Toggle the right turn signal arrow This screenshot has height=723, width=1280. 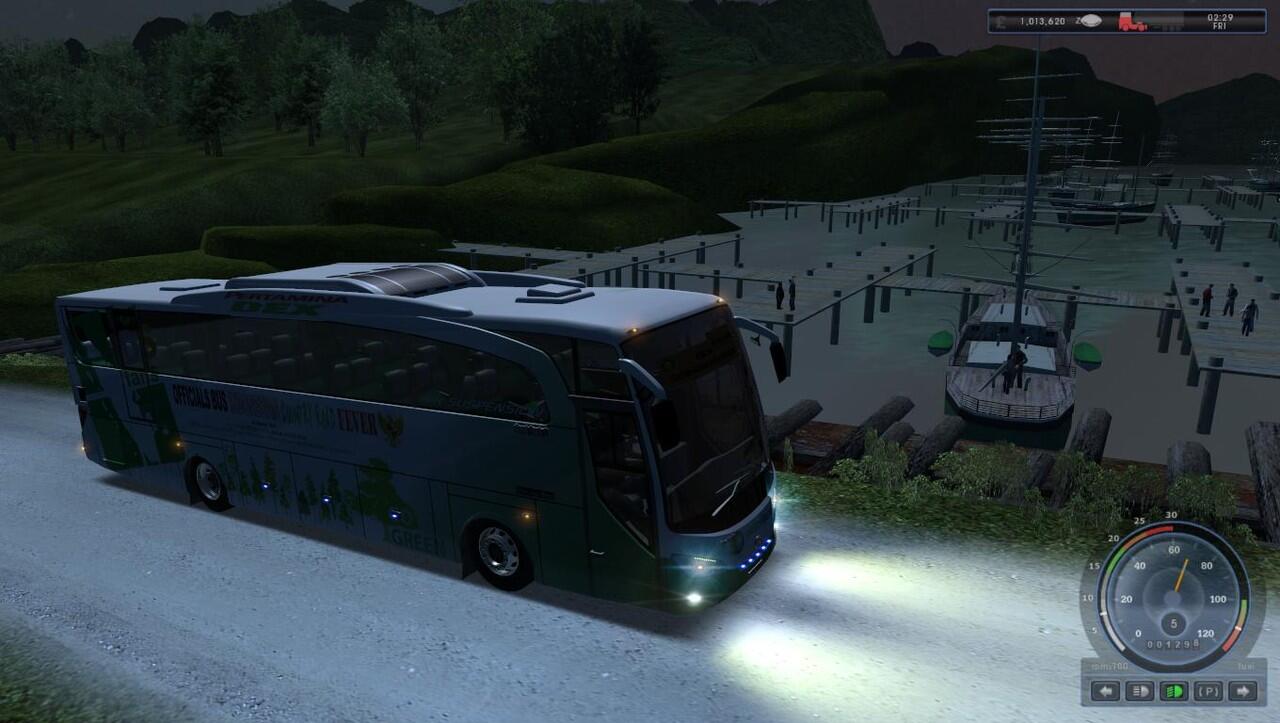click(1243, 691)
